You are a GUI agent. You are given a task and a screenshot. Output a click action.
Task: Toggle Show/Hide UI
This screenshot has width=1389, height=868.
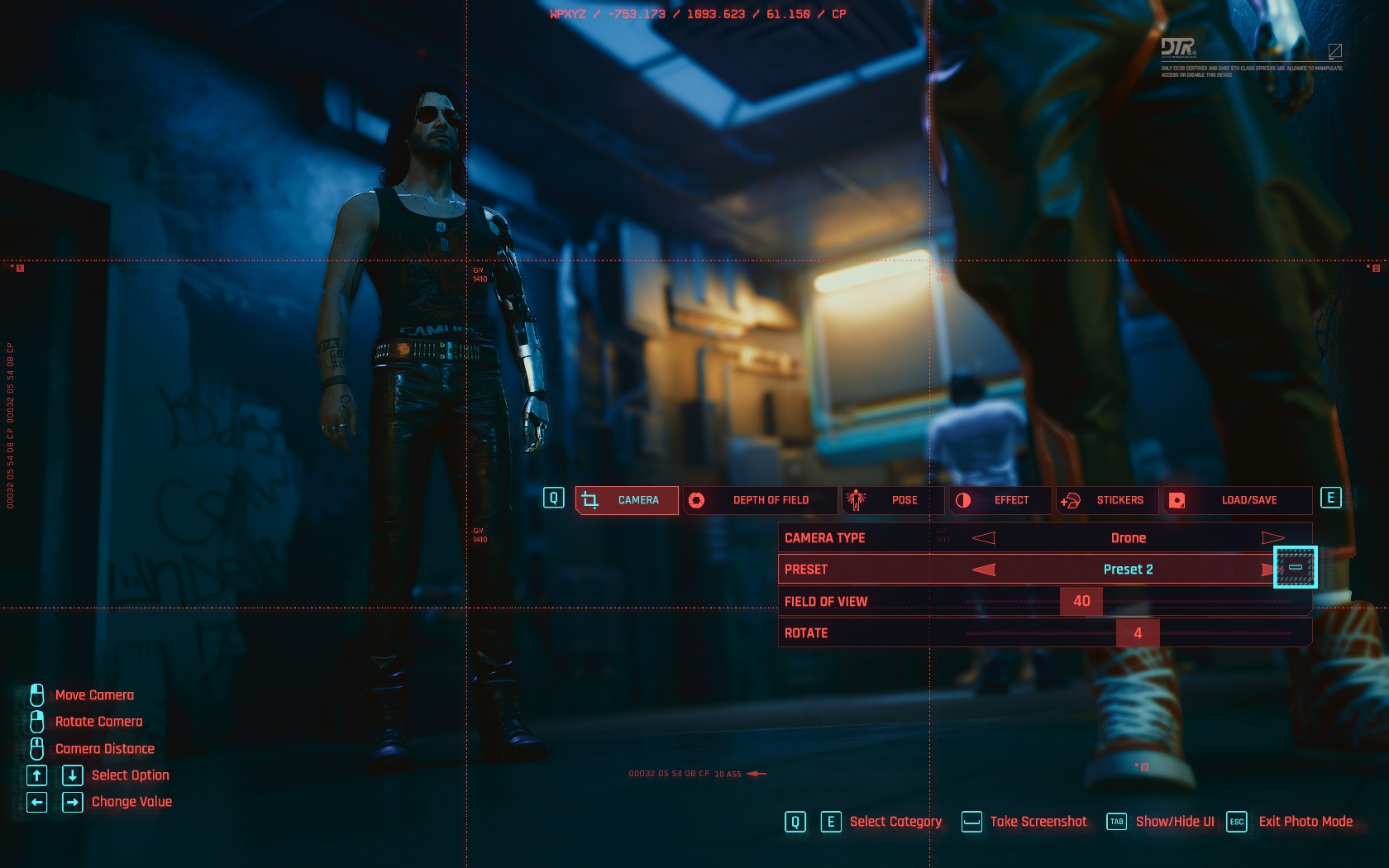click(1174, 822)
